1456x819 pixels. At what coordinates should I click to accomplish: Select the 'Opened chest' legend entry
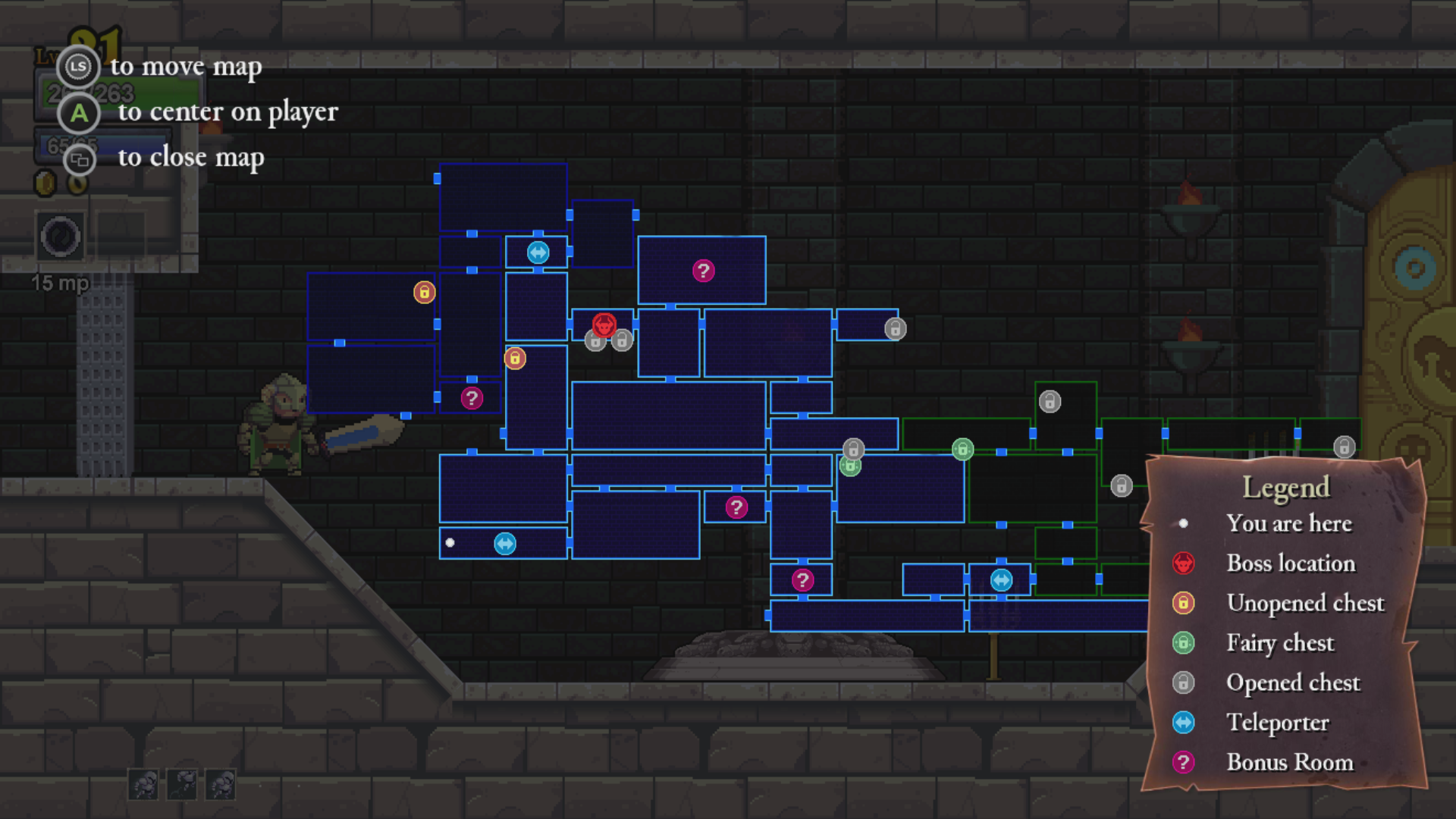pyautogui.click(x=1293, y=682)
